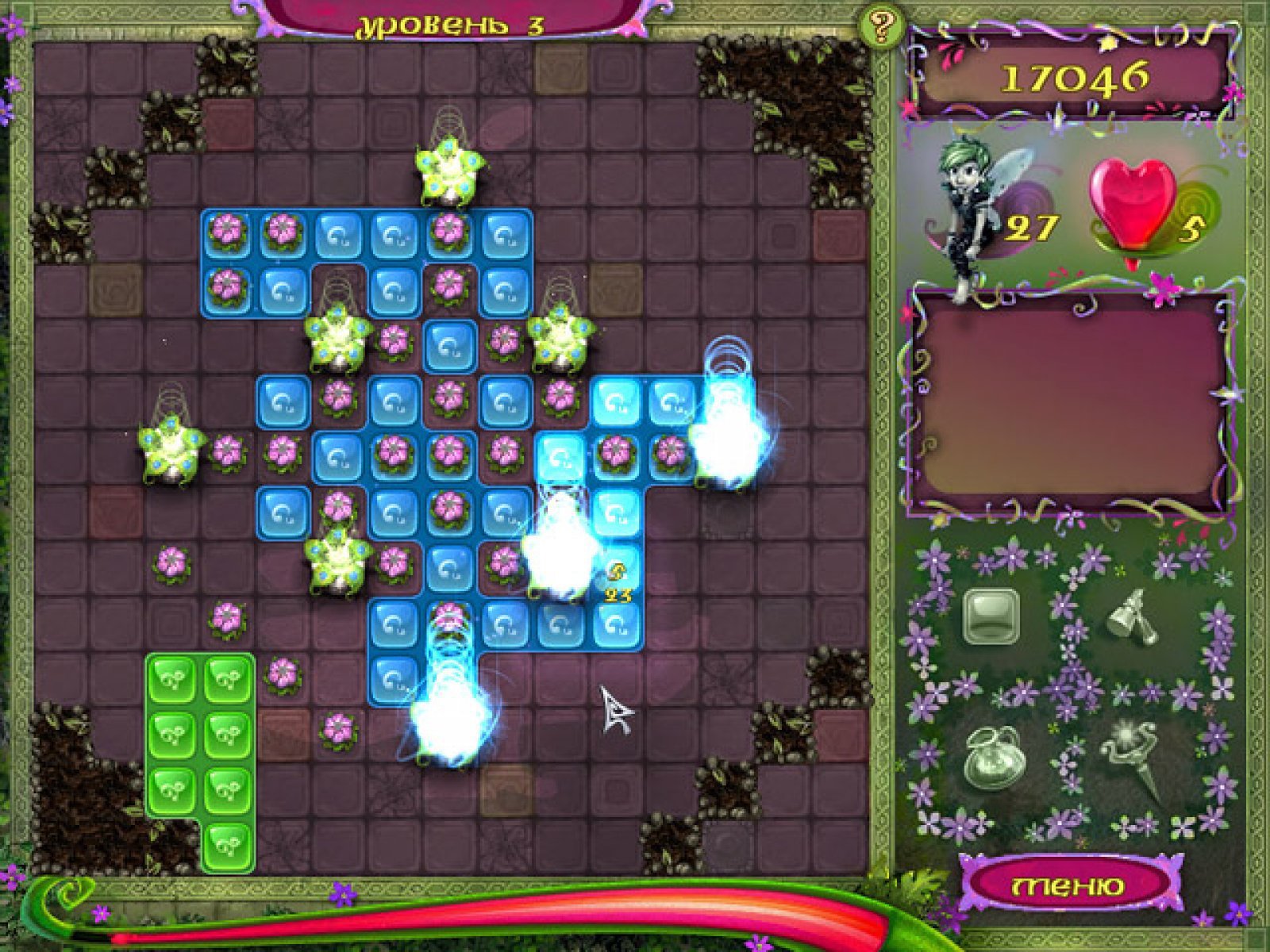Use the jug power-up
The height and width of the screenshot is (952, 1270).
(x=990, y=759)
